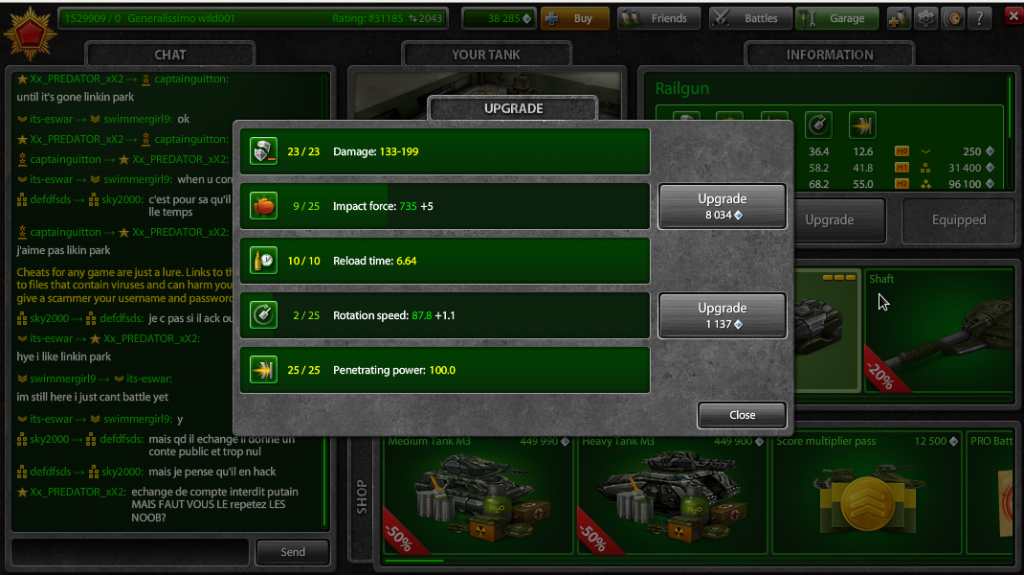Image resolution: width=1024 pixels, height=575 pixels.
Task: Close the Upgrade dialog
Action: tap(742, 415)
